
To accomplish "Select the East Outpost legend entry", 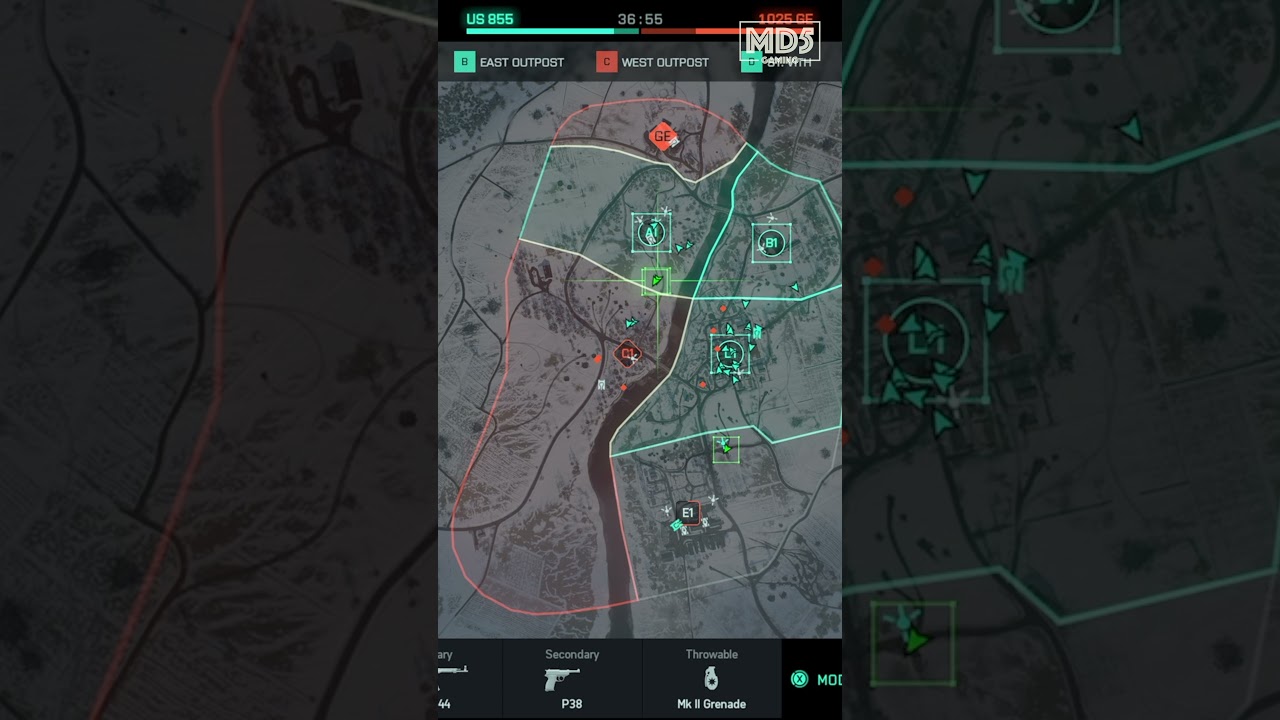I will pos(510,62).
